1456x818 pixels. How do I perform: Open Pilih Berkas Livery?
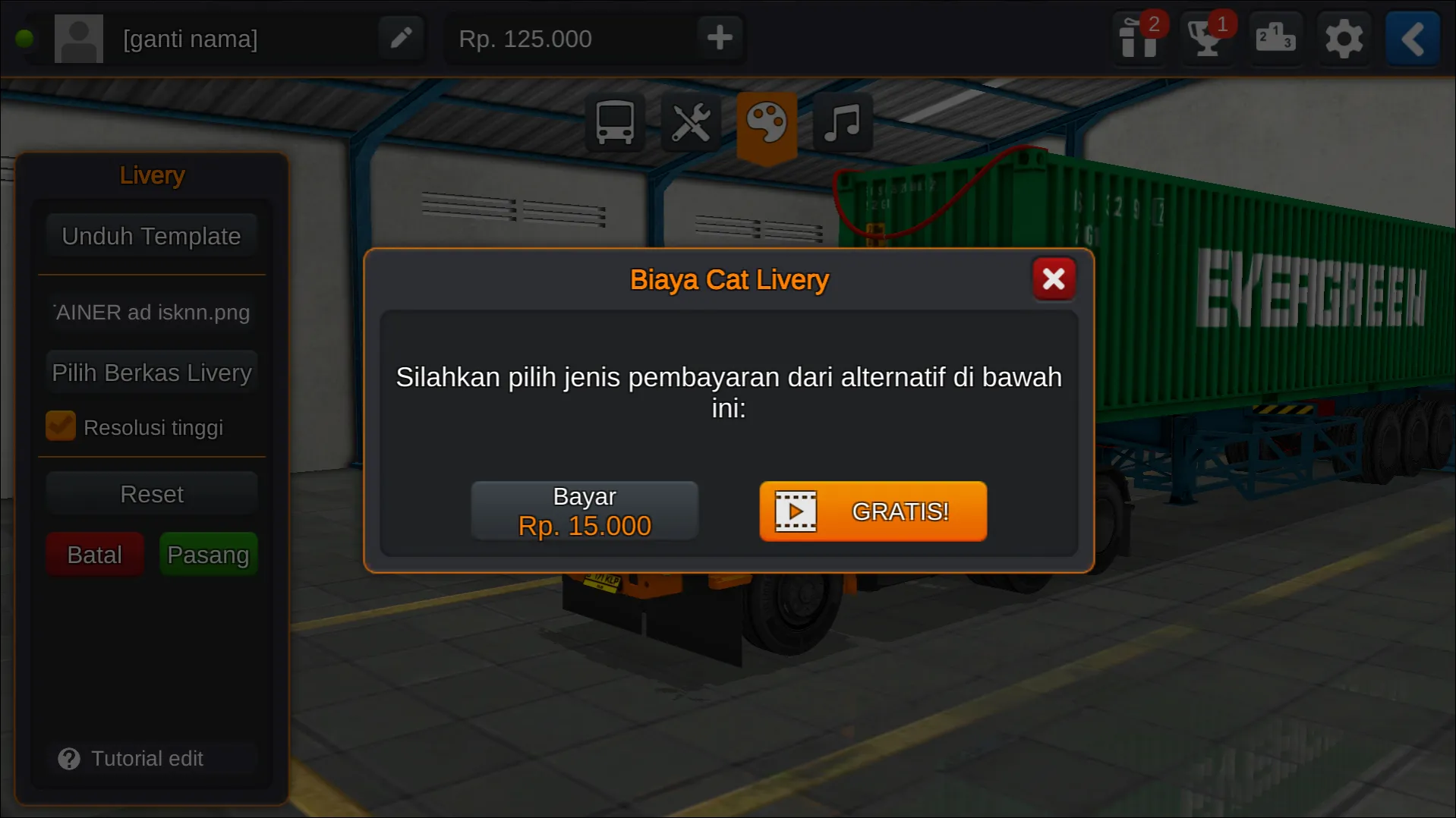(x=151, y=372)
